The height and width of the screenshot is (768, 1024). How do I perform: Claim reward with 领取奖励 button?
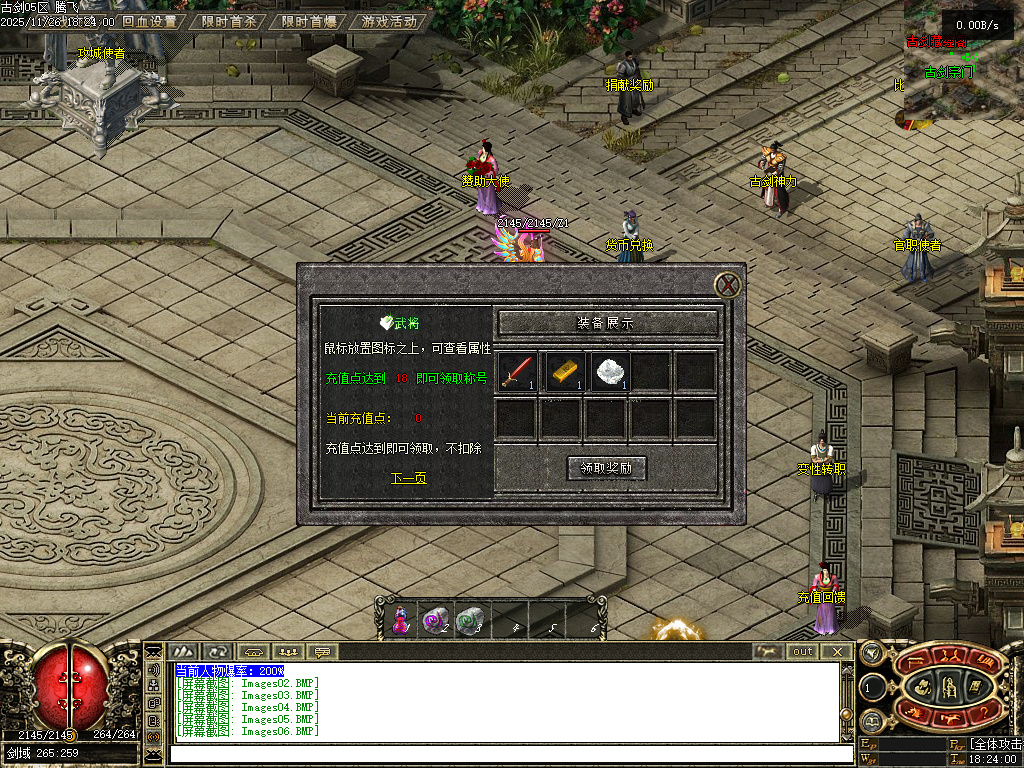(x=607, y=468)
